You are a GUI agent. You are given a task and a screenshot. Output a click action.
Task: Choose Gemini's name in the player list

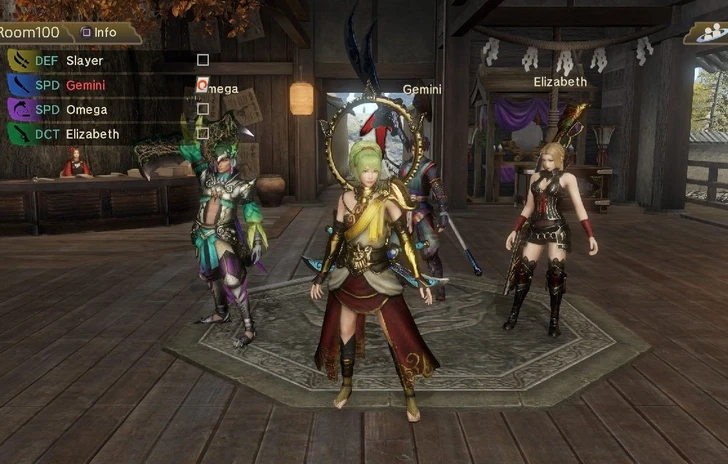(87, 85)
